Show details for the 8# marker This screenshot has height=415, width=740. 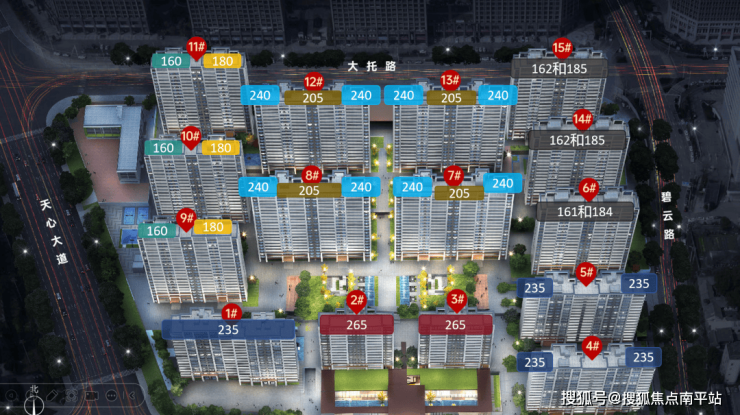pos(312,175)
